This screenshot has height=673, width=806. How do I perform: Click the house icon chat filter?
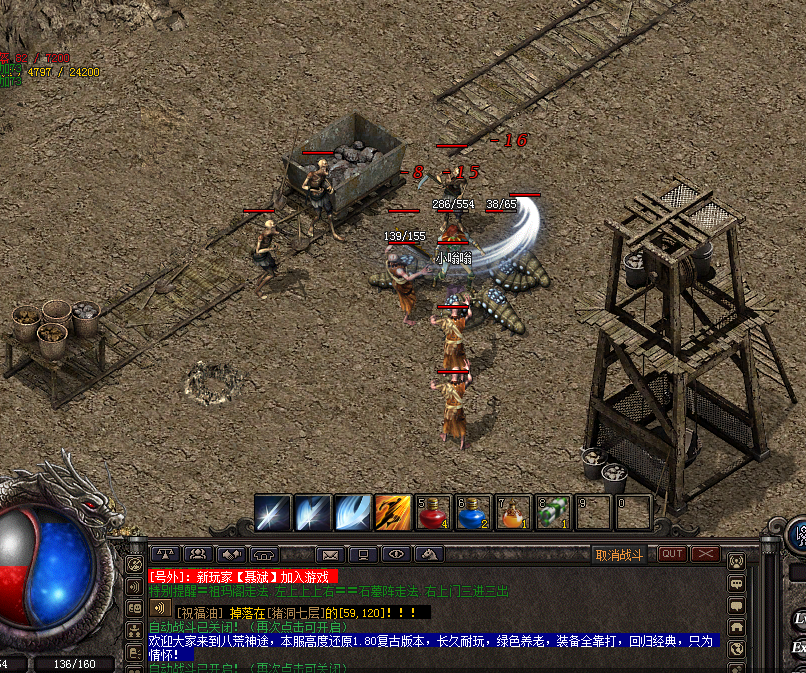(x=737, y=627)
